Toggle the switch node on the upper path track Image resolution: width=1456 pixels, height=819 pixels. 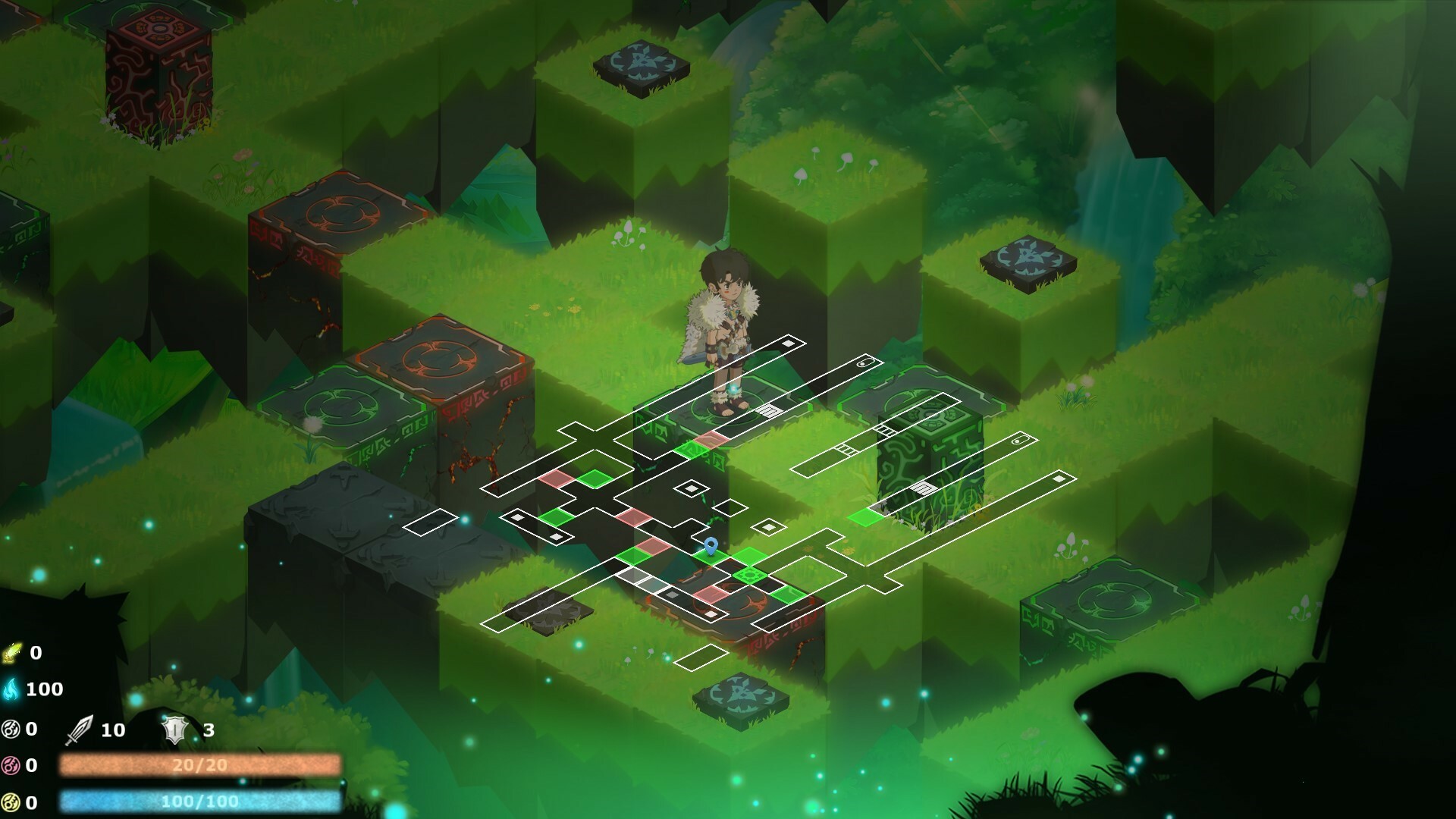point(864,362)
